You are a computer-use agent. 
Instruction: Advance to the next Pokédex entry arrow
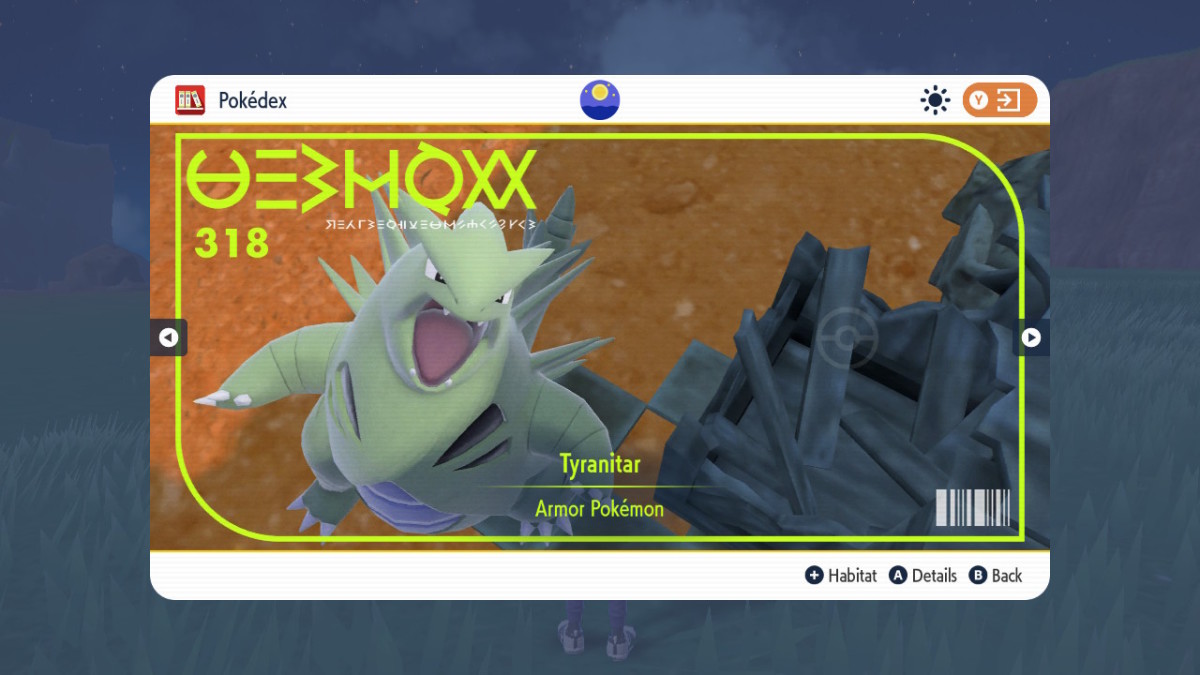tap(1031, 338)
